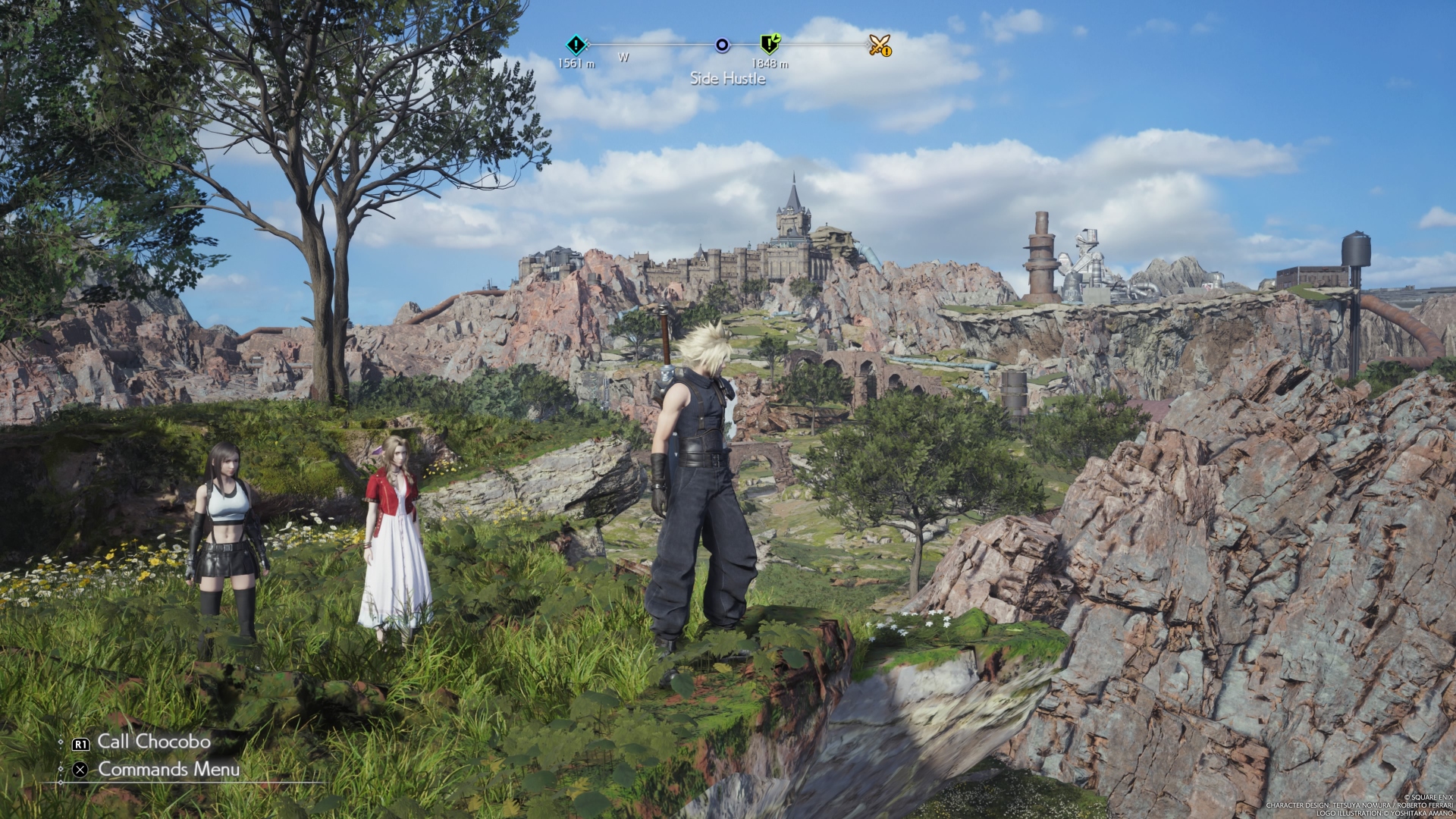1456x819 pixels.
Task: Select the teal diamond main quest marker
Action: pos(576,44)
